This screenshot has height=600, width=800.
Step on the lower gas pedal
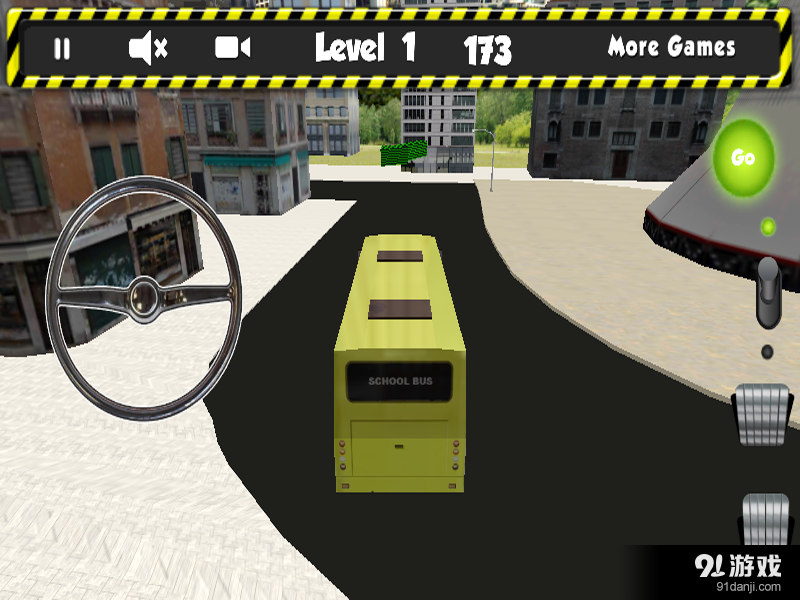pos(765,520)
